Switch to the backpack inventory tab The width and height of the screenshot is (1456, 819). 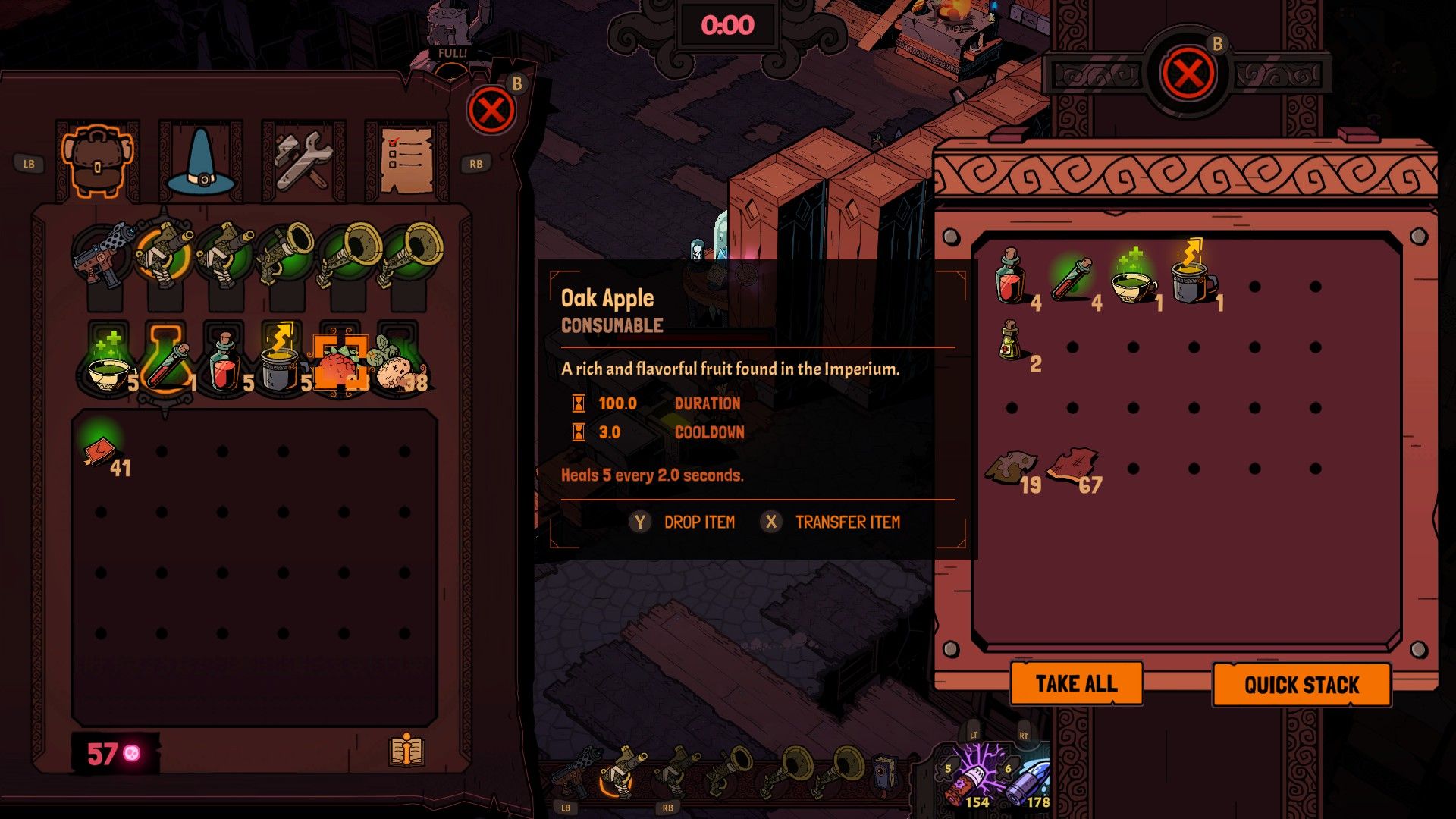[99, 161]
